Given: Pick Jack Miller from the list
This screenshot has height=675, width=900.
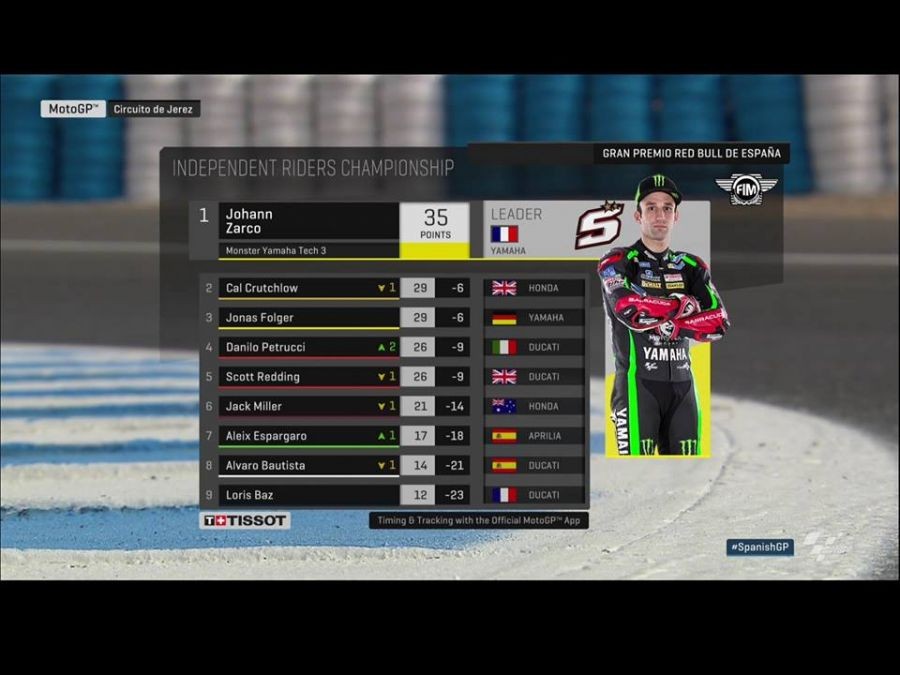Looking at the screenshot, I should pos(309,406).
